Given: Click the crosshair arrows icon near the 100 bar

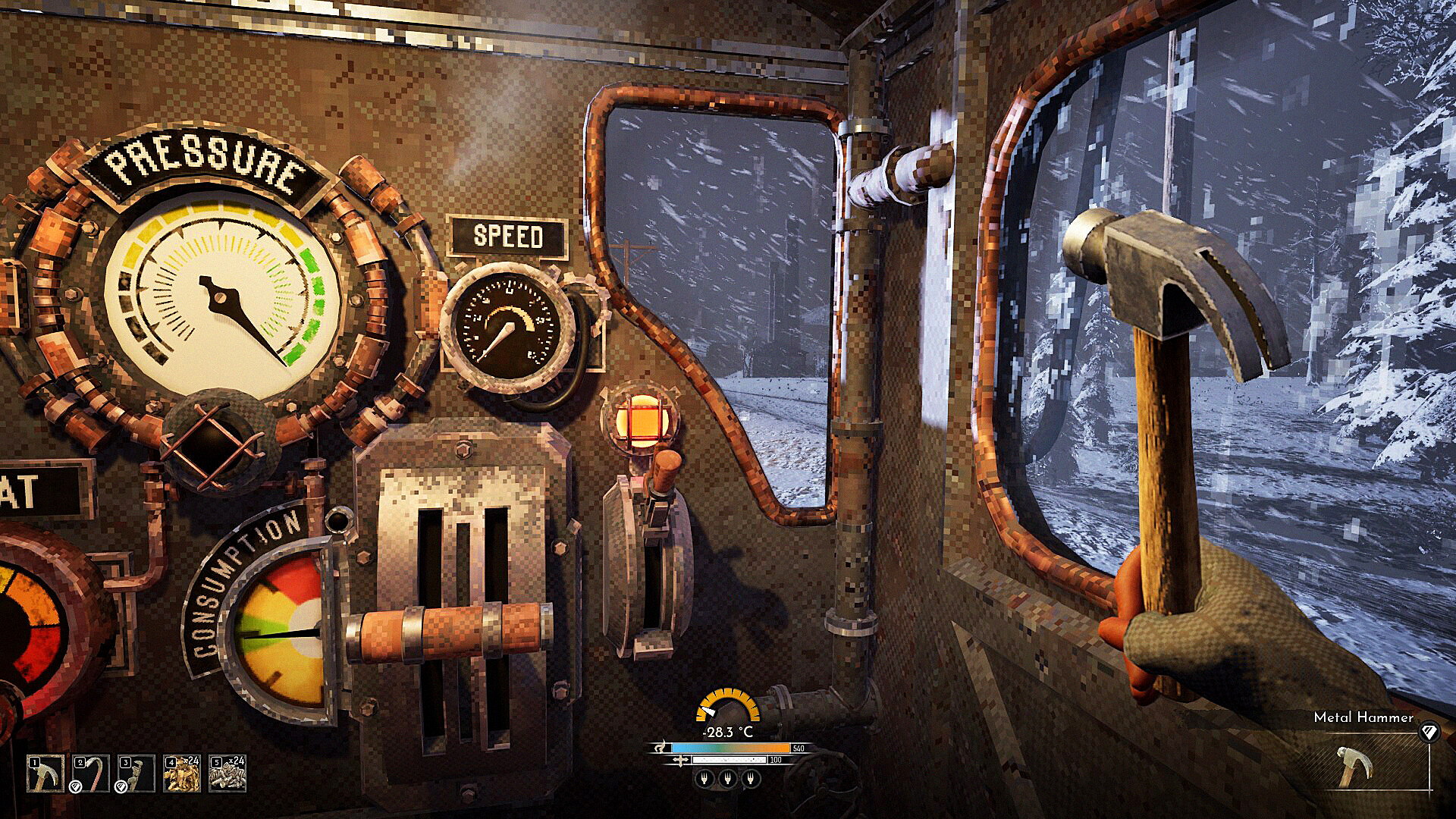Looking at the screenshot, I should click(680, 760).
